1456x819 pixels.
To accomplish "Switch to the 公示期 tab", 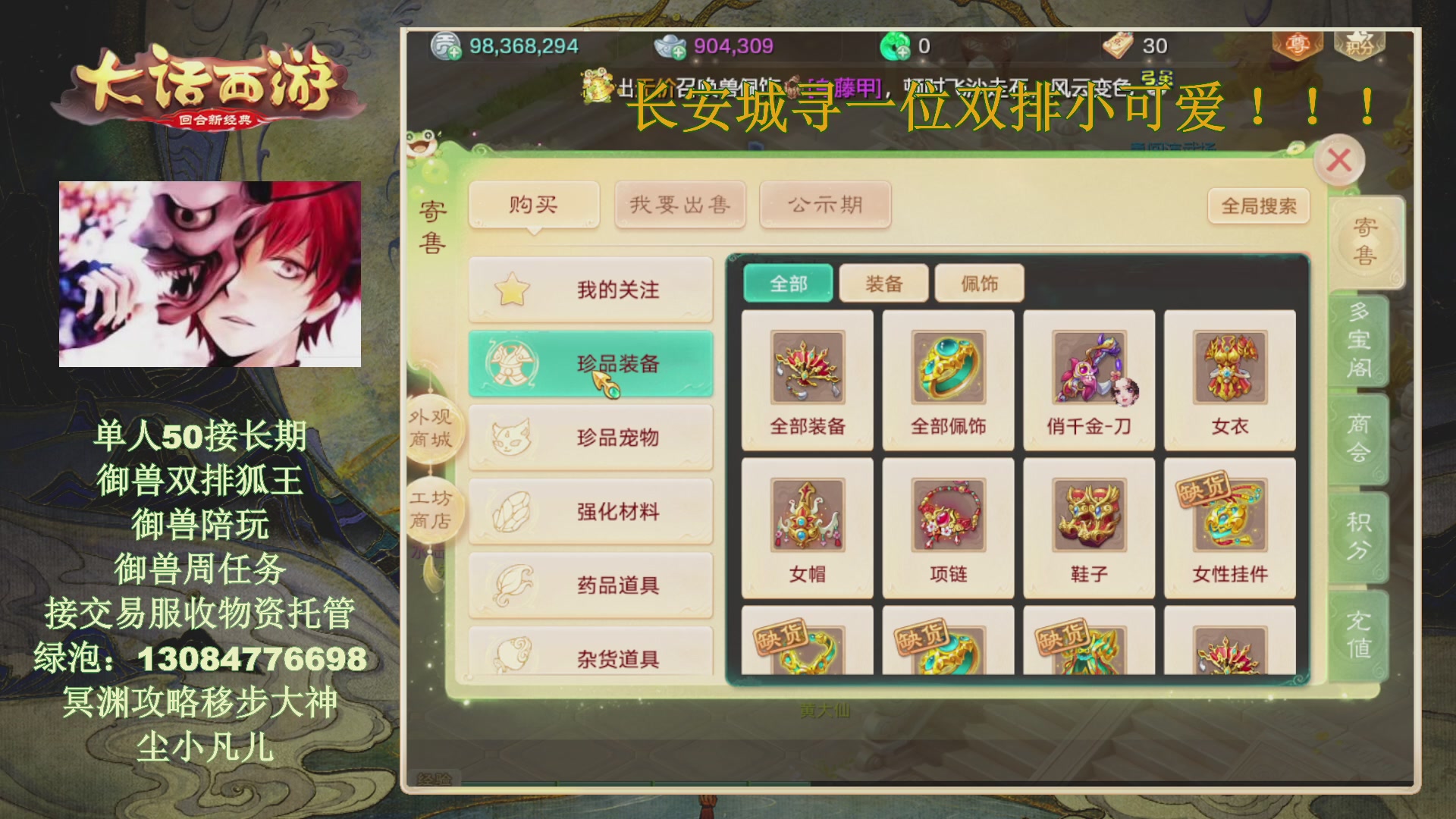I will (x=824, y=203).
